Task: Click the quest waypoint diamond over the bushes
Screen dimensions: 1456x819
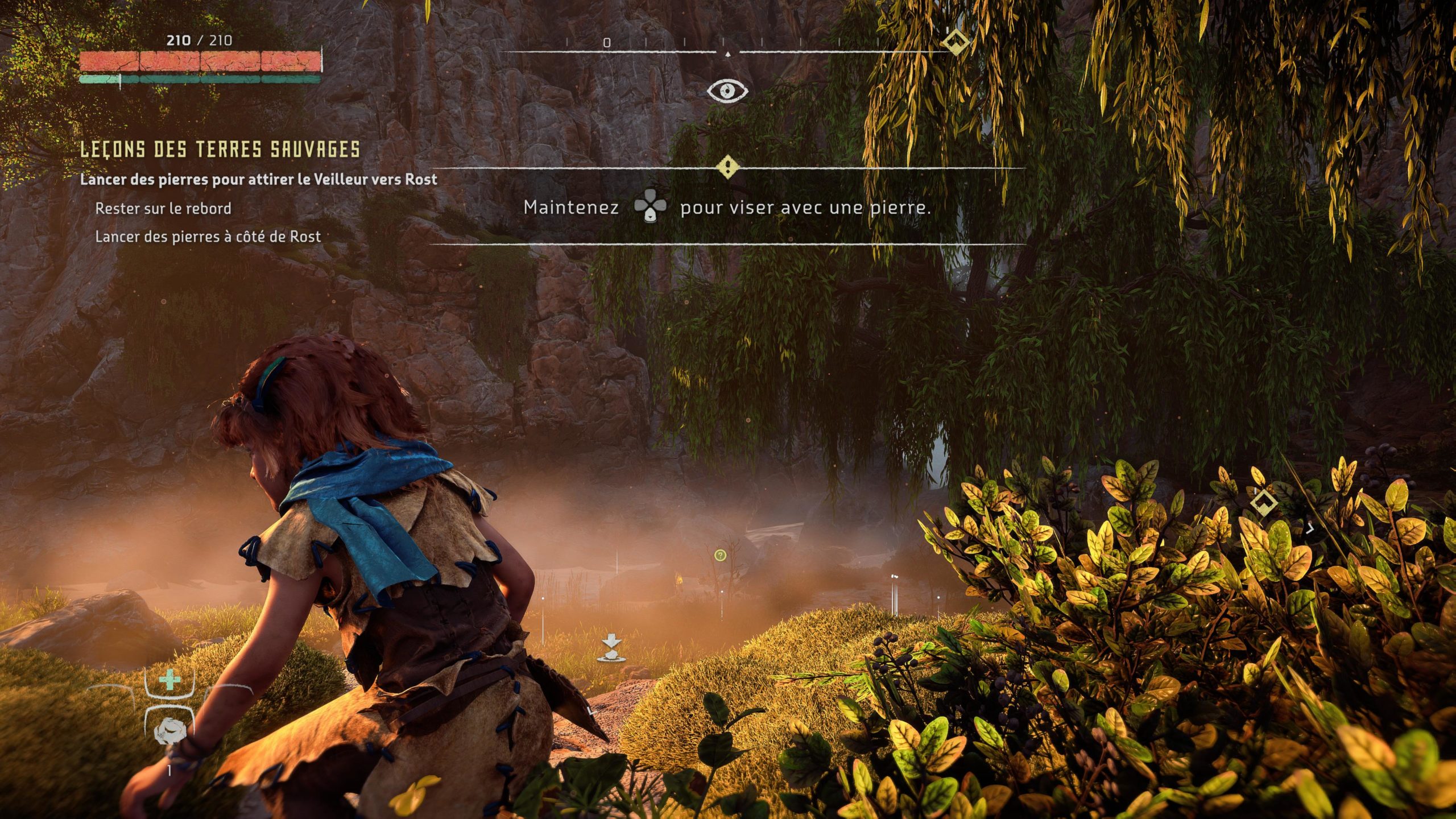Action: click(x=1264, y=502)
